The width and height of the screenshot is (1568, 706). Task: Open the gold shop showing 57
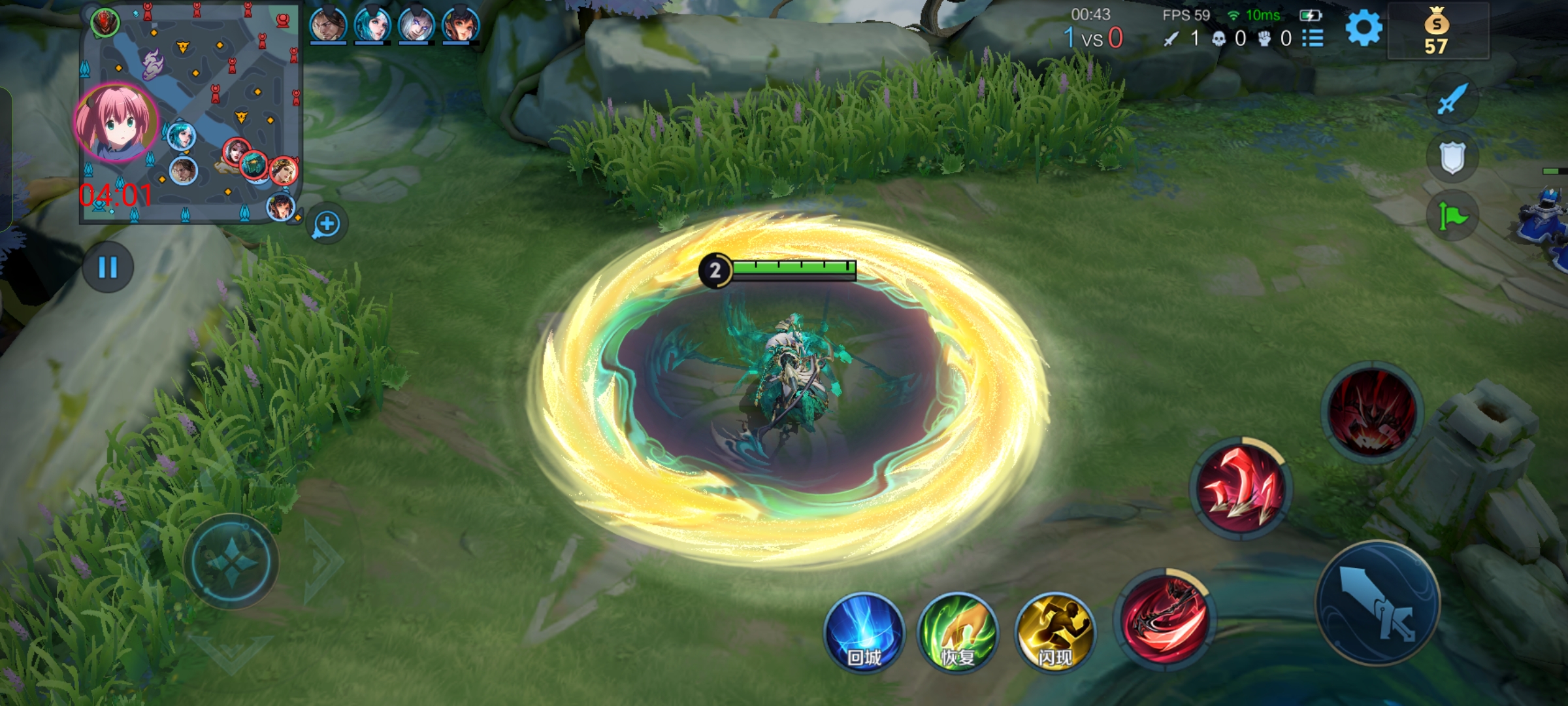(x=1437, y=33)
